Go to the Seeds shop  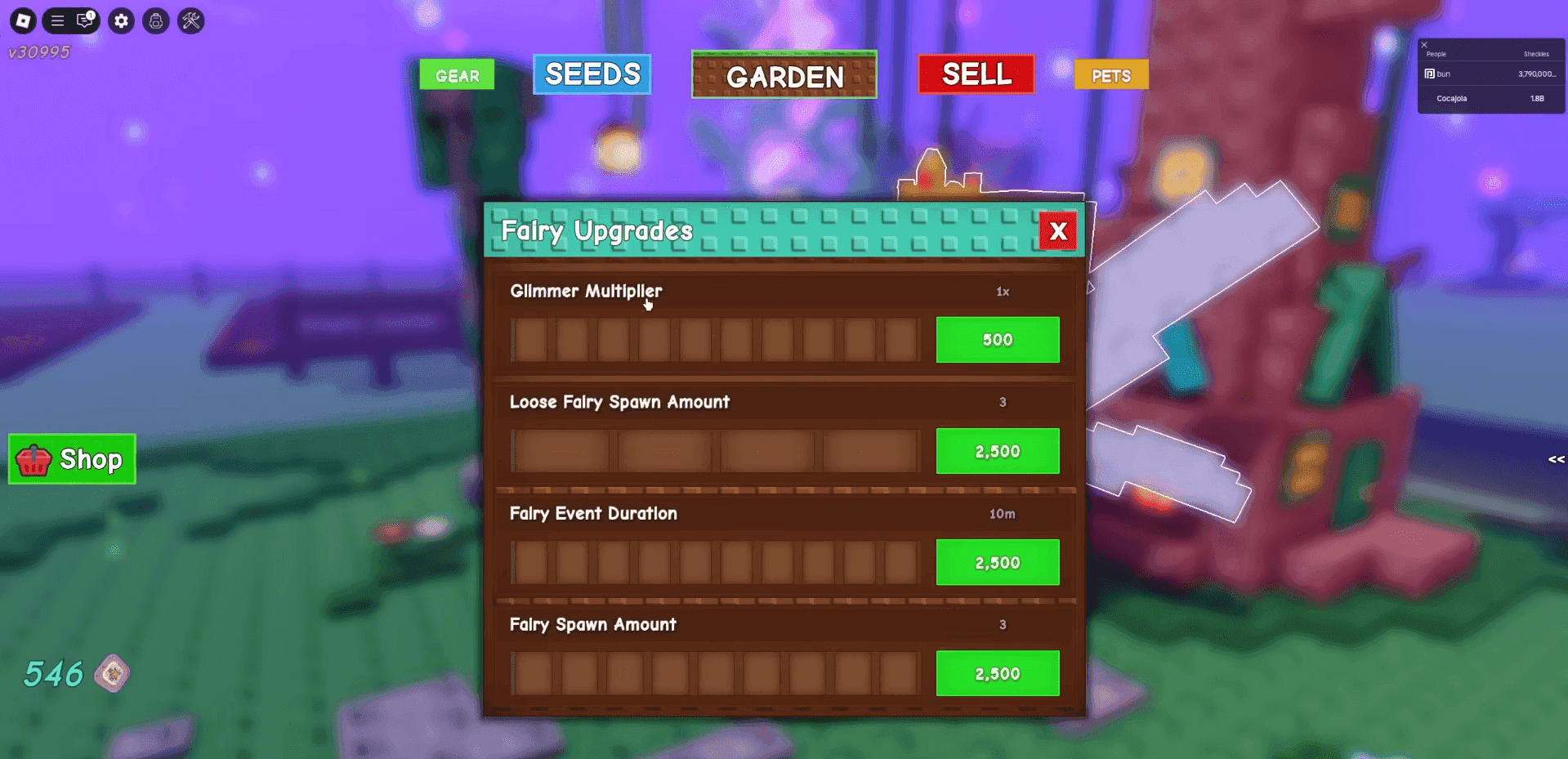click(x=592, y=74)
